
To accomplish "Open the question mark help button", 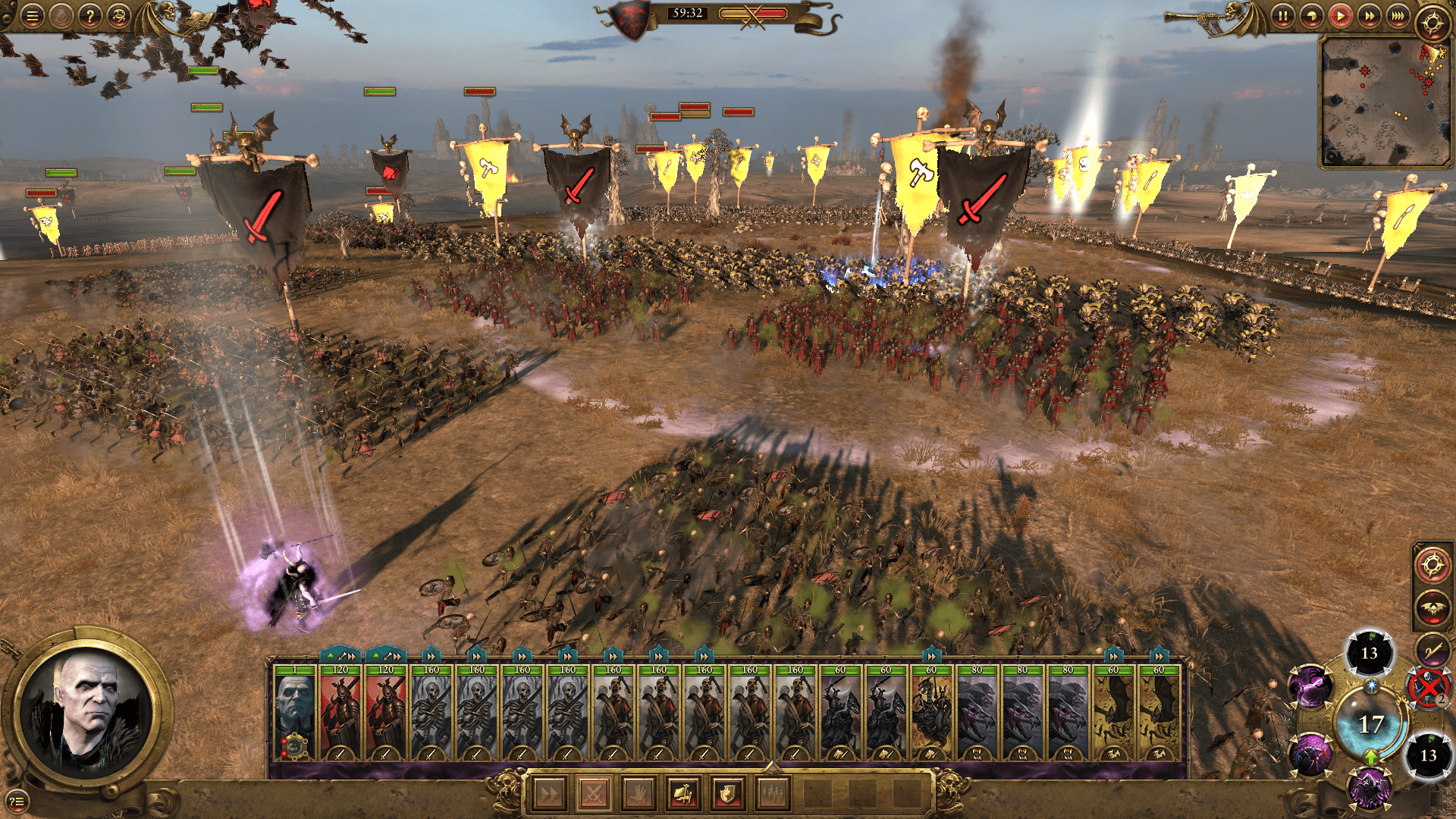I will (89, 16).
